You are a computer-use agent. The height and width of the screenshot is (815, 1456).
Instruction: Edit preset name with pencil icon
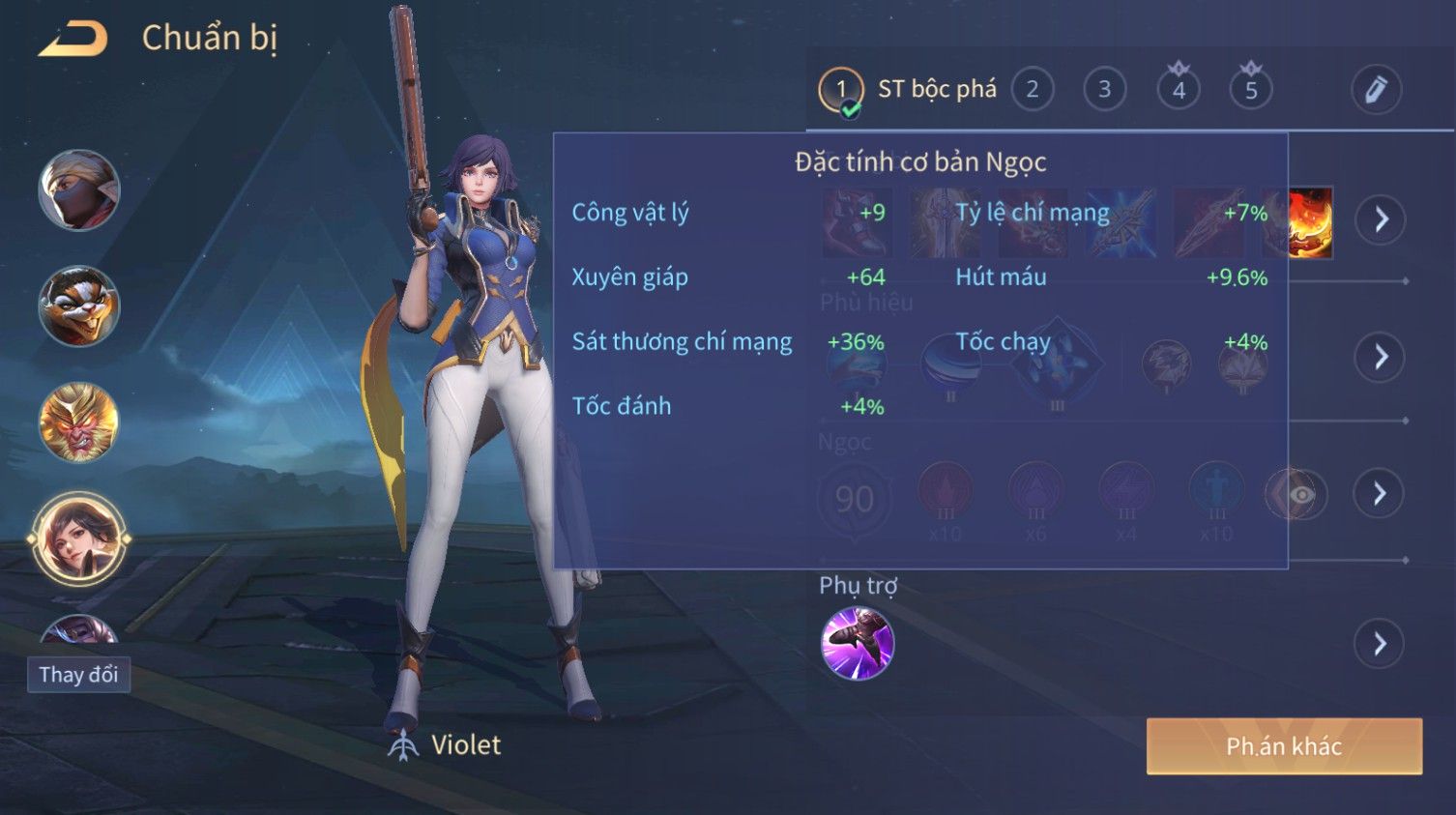[1375, 90]
